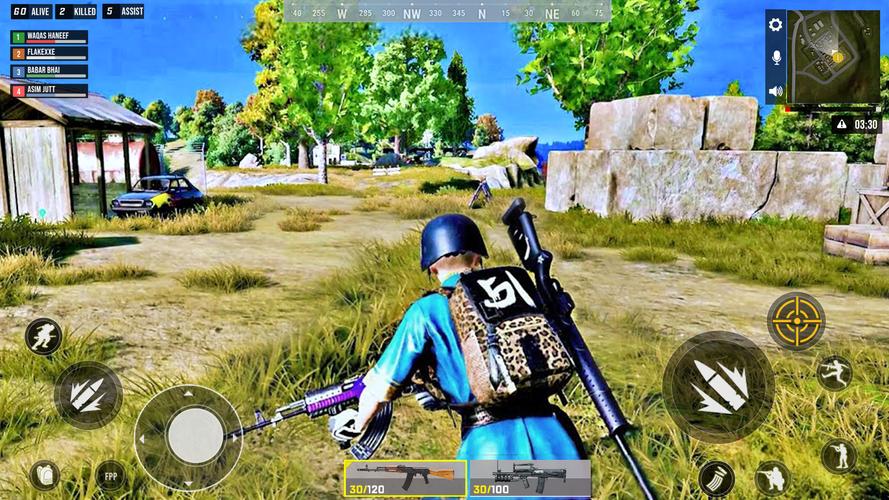889x500 pixels.
Task: Select the AK rifle slot with 30/120 ammo
Action: (x=405, y=477)
